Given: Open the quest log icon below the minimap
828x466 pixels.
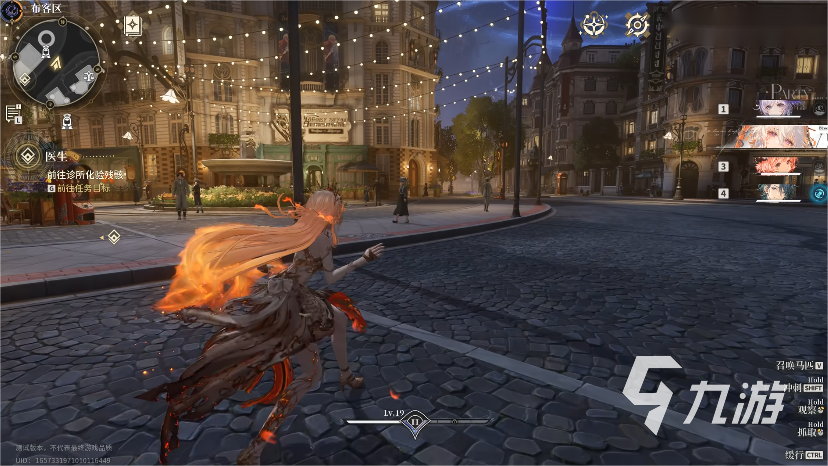Looking at the screenshot, I should pyautogui.click(x=14, y=113).
